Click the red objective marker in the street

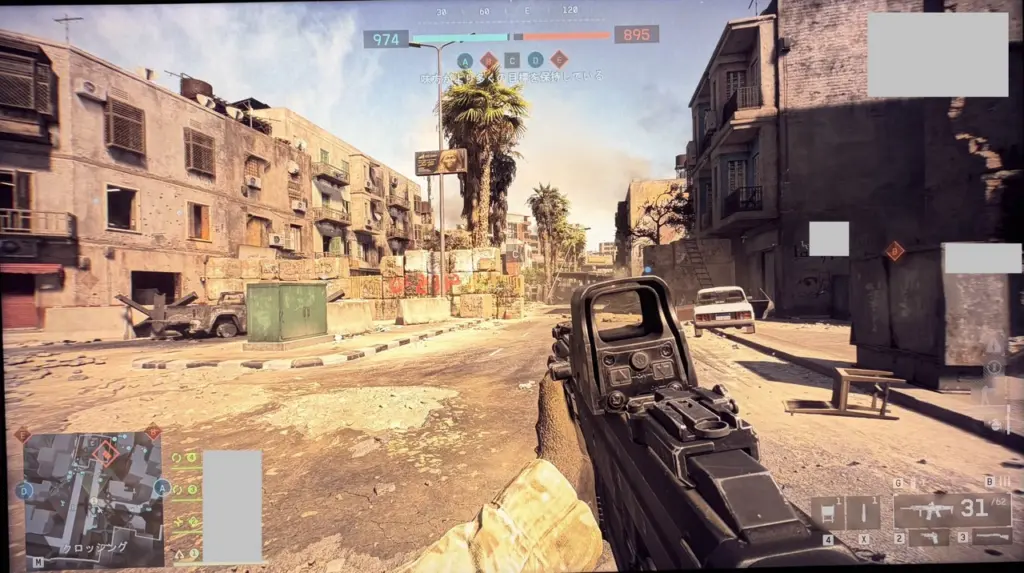pos(894,250)
